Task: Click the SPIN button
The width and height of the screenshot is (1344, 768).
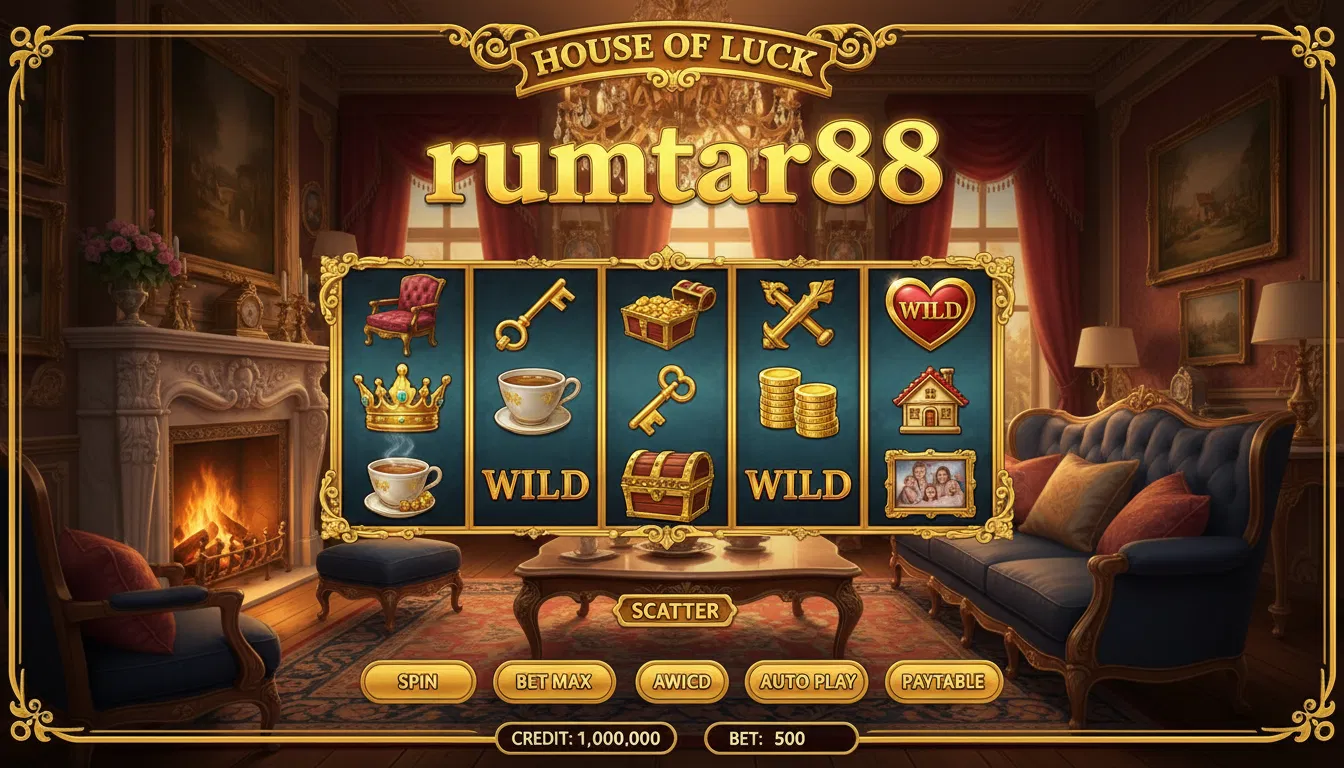Action: 418,682
